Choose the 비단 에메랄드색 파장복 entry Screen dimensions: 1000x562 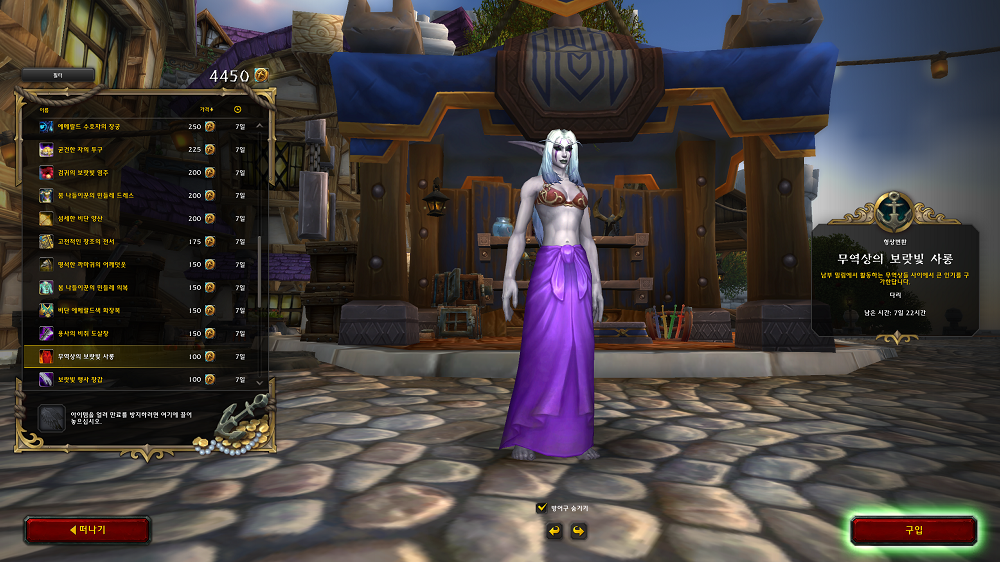140,311
